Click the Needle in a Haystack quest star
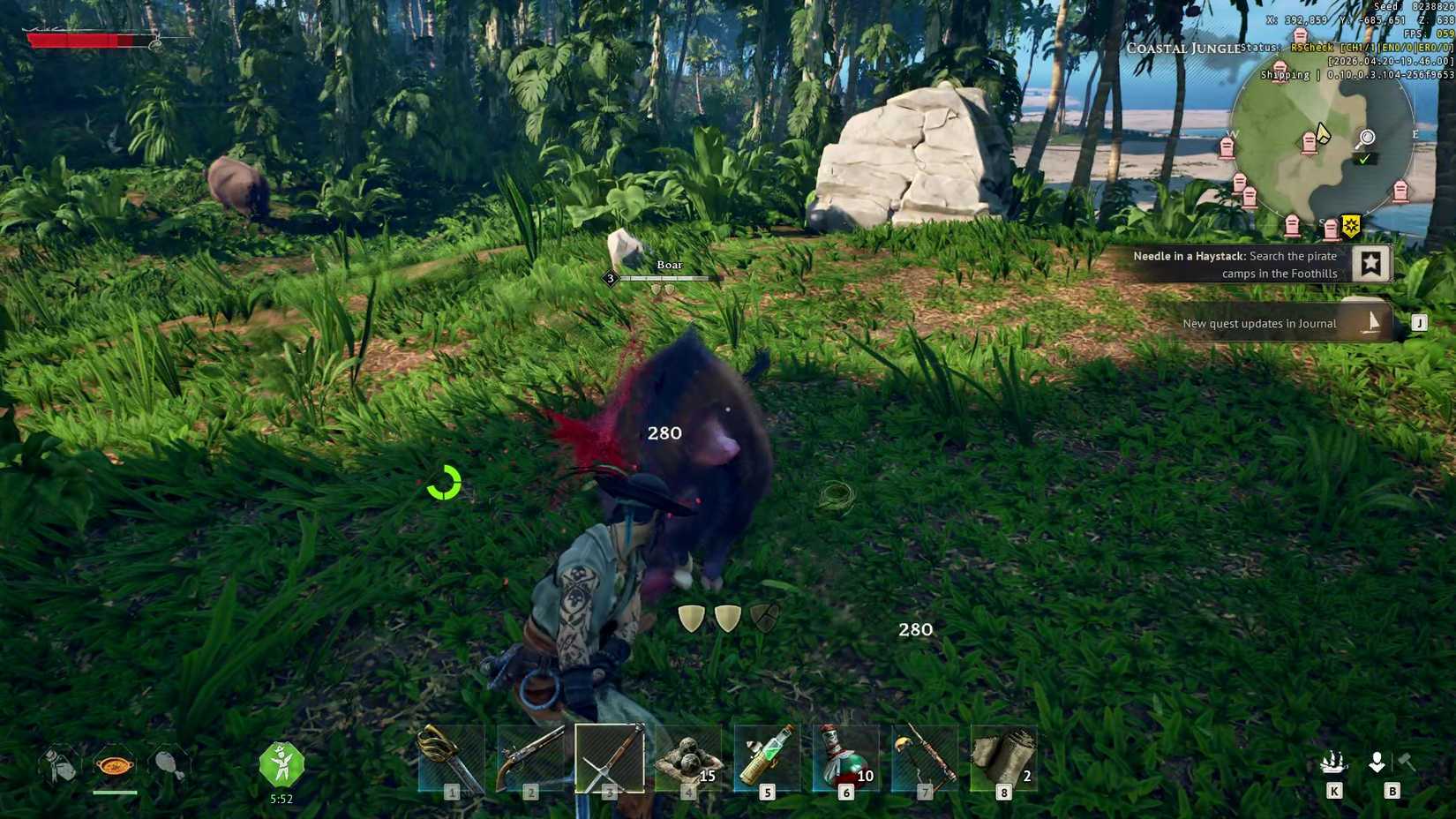 (x=1370, y=262)
